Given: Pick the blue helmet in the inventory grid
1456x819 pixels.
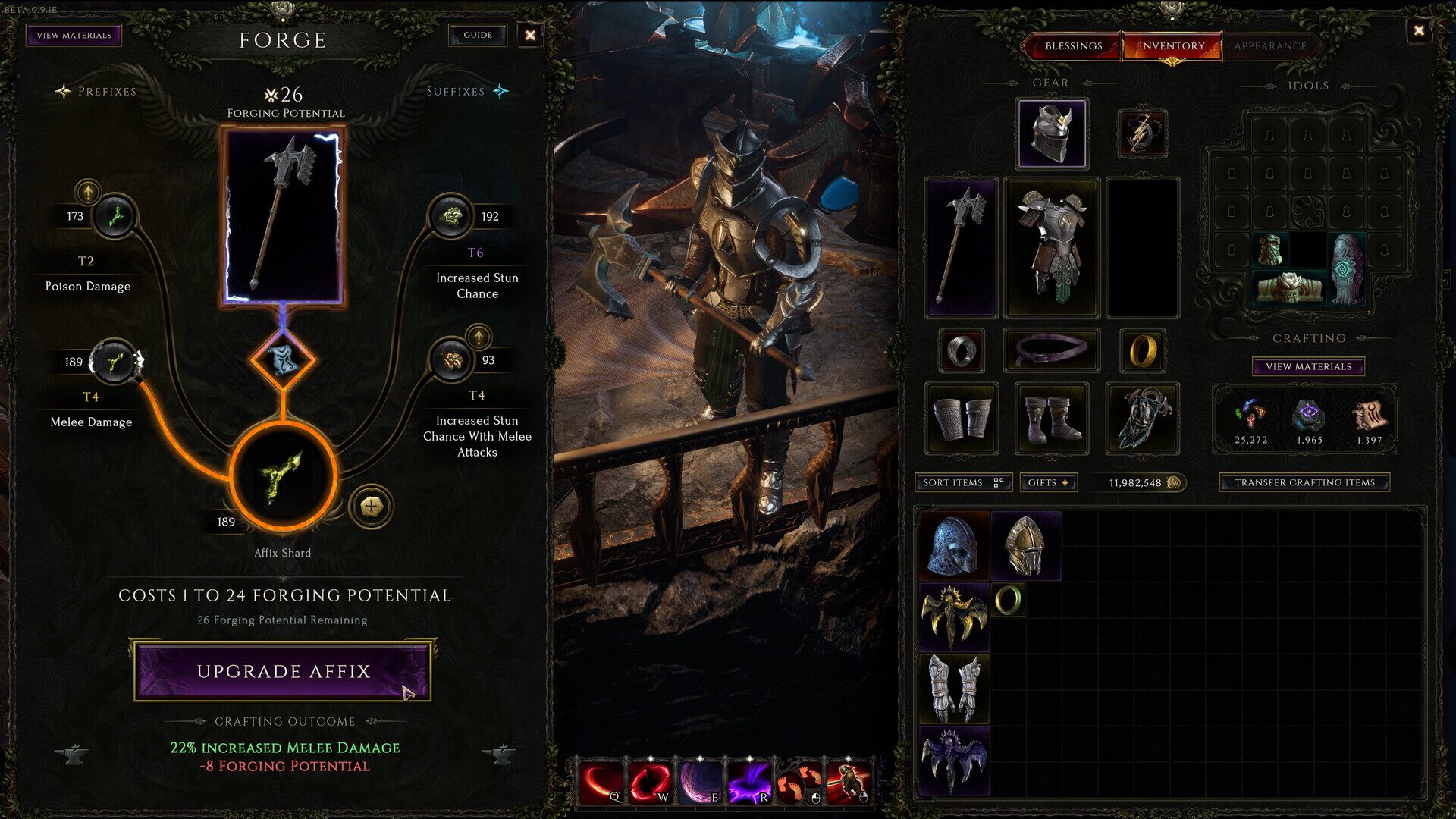Looking at the screenshot, I should (x=953, y=544).
